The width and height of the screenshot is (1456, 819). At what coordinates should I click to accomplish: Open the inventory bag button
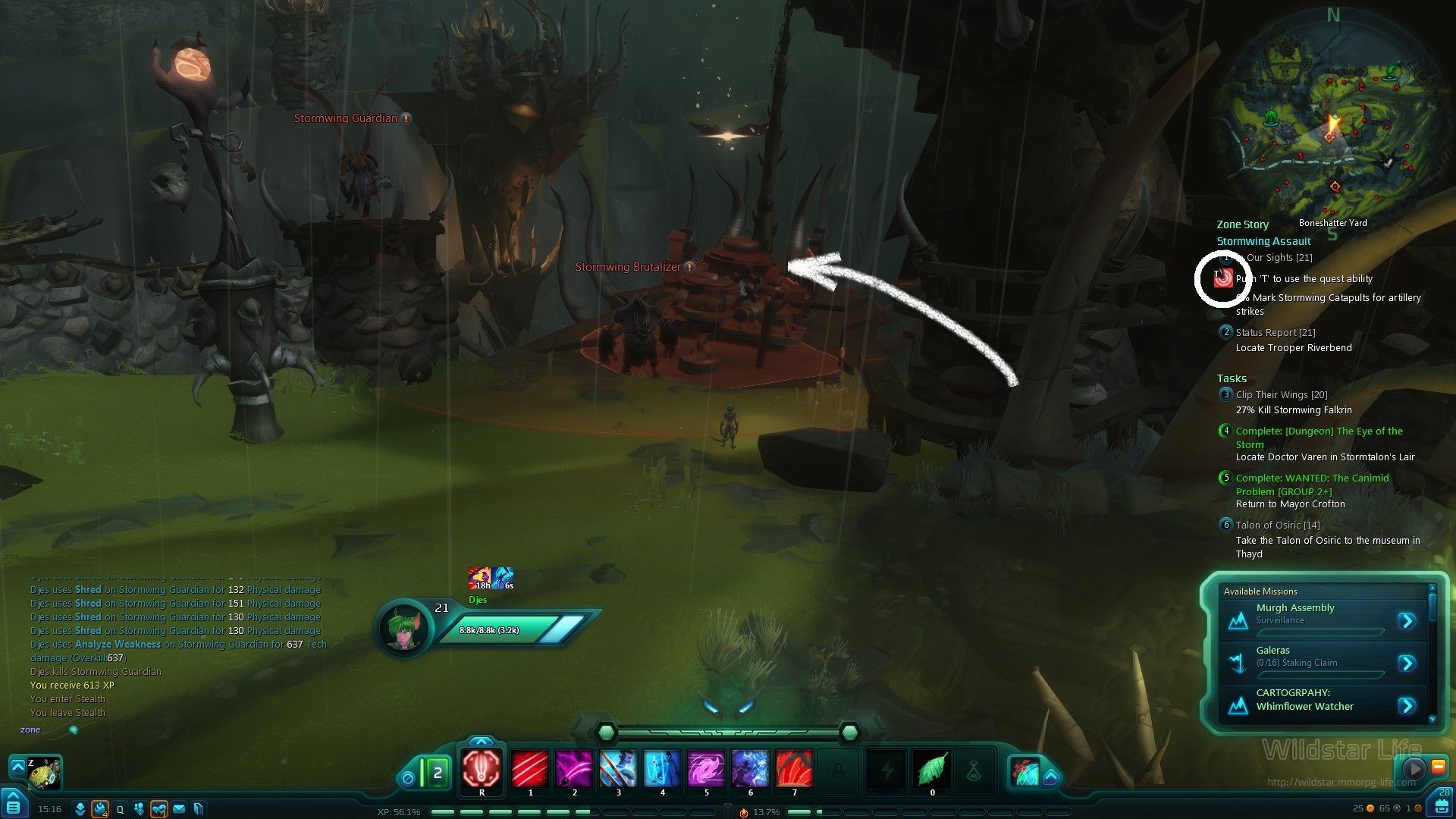[1442, 803]
